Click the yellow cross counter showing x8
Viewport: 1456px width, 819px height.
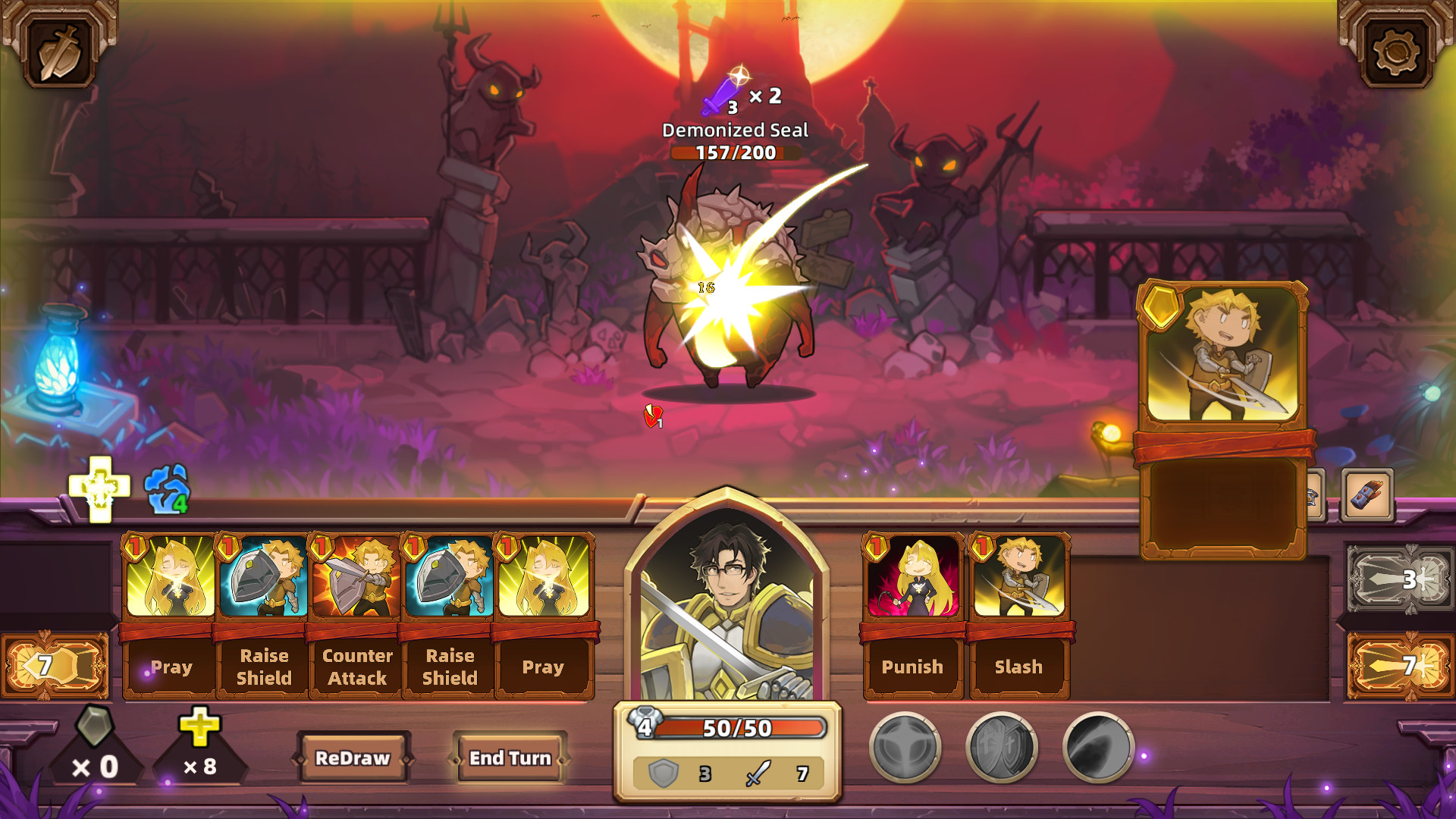199,747
